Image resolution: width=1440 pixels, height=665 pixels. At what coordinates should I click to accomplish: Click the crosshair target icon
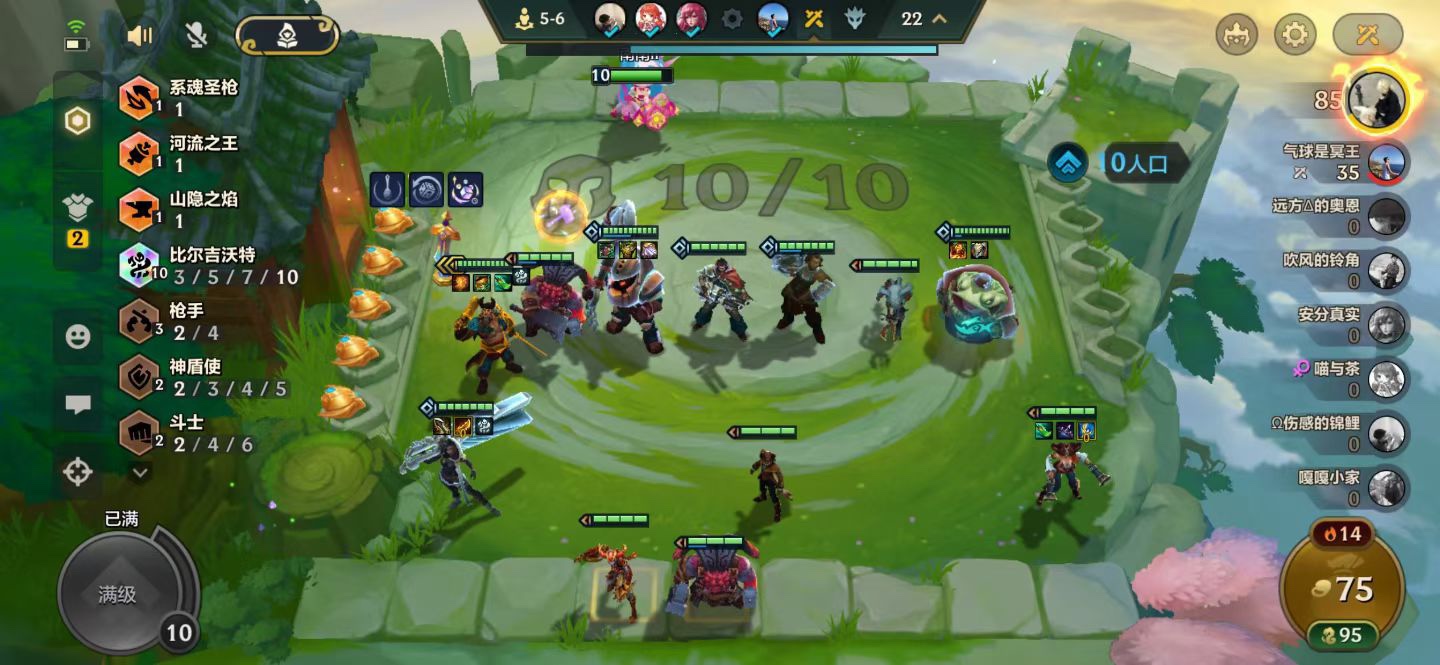click(78, 471)
